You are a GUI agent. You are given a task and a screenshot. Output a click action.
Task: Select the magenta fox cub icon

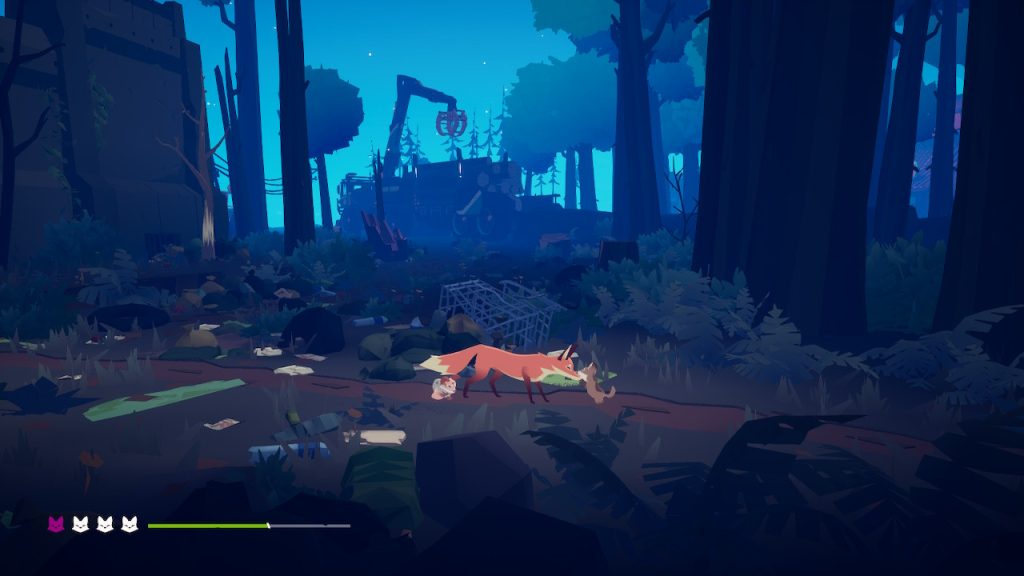(56, 524)
